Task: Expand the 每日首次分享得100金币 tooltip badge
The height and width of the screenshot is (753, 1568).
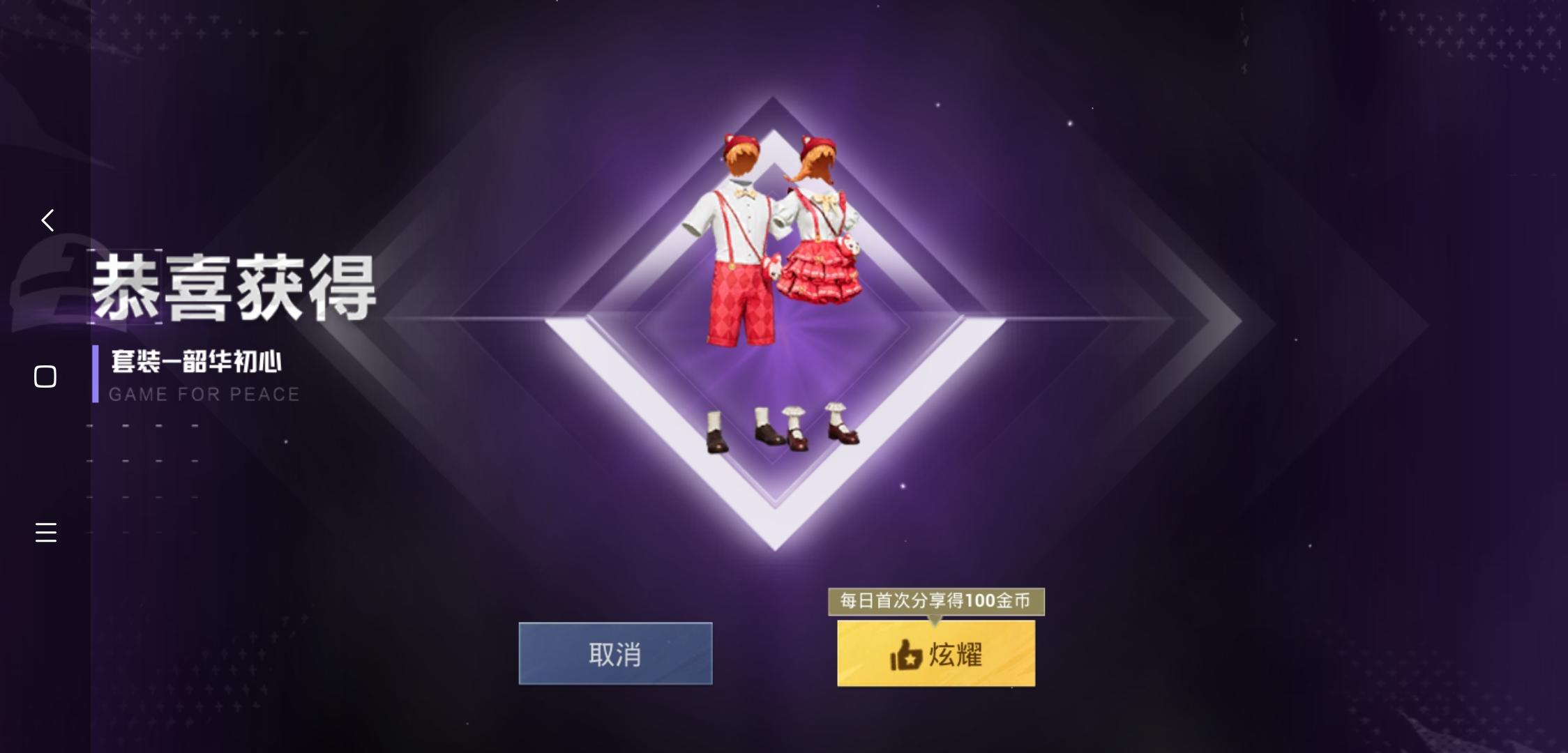Action: coord(936,600)
